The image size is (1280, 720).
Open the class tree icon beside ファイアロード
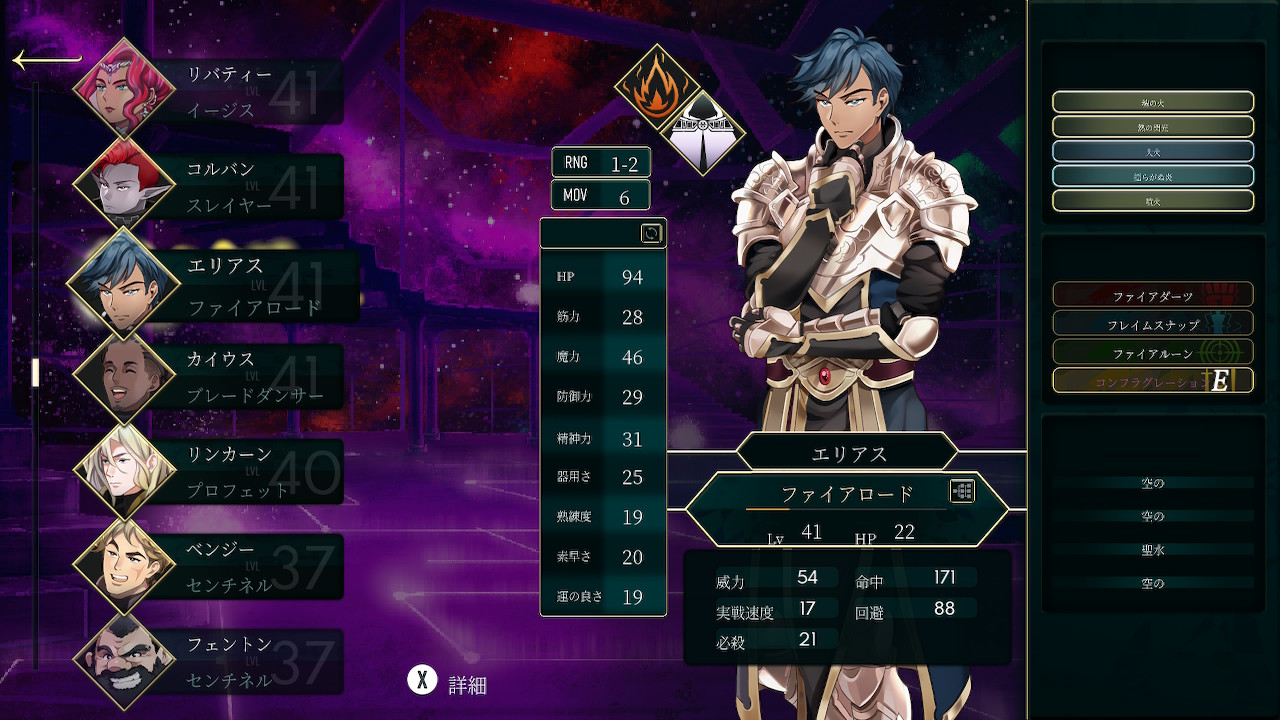tap(962, 491)
